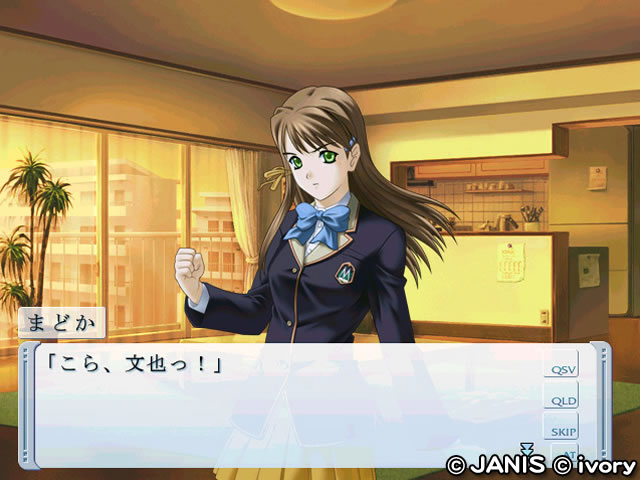Screen dimensions: 640x480
Task: Advance dialogue via the blue arrow indicator
Action: (x=527, y=449)
